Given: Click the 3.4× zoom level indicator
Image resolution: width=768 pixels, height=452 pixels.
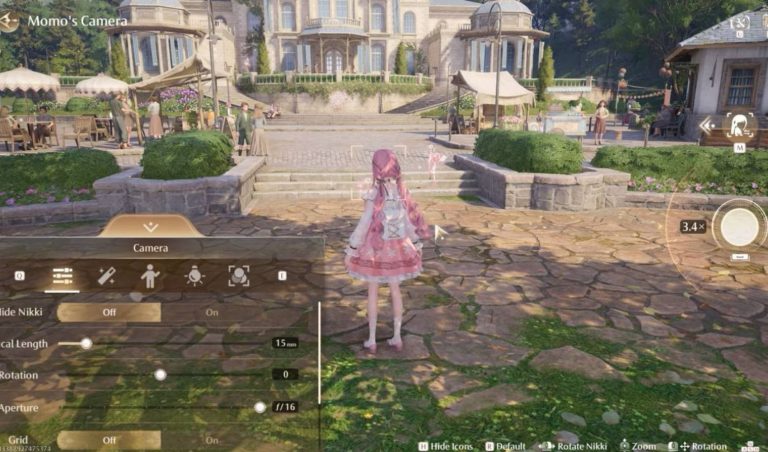Looking at the screenshot, I should 693,227.
